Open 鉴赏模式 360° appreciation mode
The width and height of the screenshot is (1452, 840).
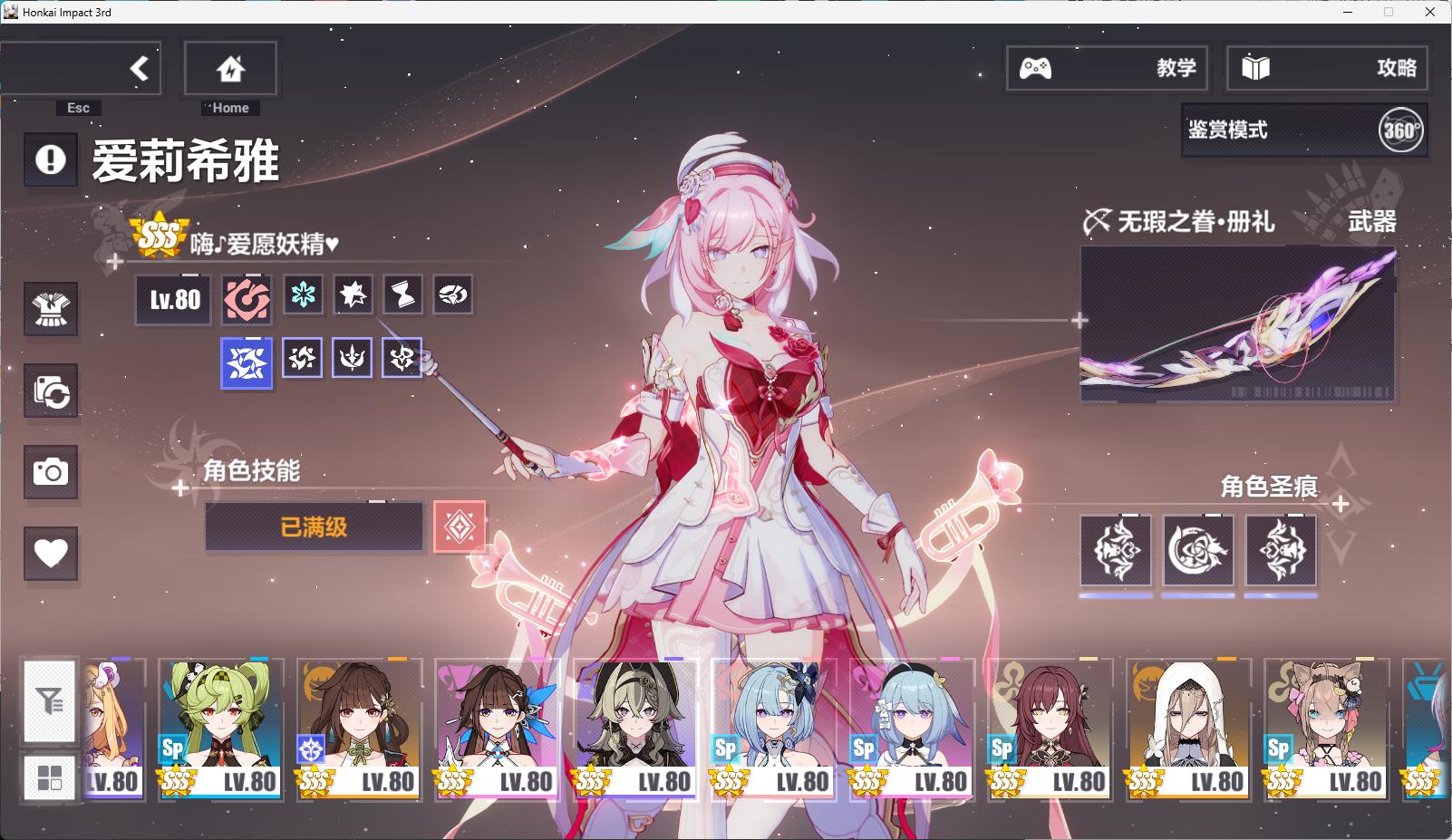click(1302, 130)
